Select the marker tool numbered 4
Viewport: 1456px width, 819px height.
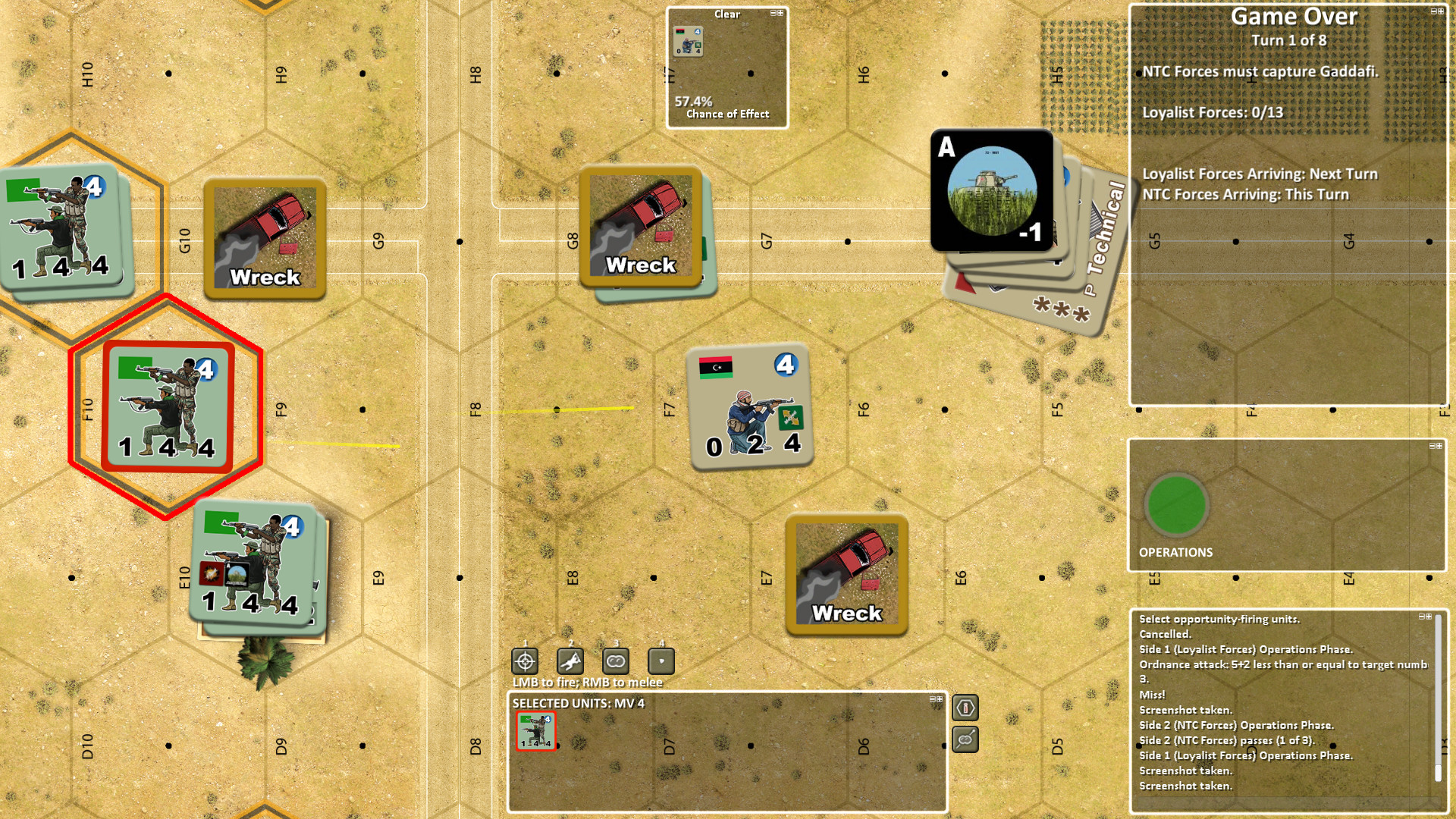(661, 661)
